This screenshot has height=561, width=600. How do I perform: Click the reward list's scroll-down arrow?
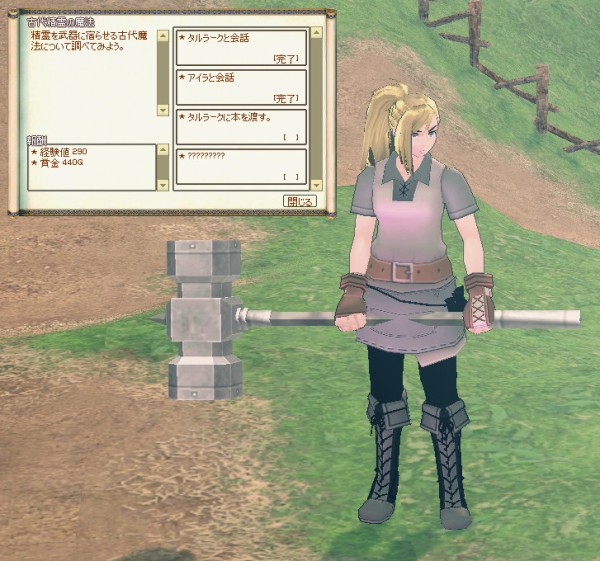(x=163, y=186)
